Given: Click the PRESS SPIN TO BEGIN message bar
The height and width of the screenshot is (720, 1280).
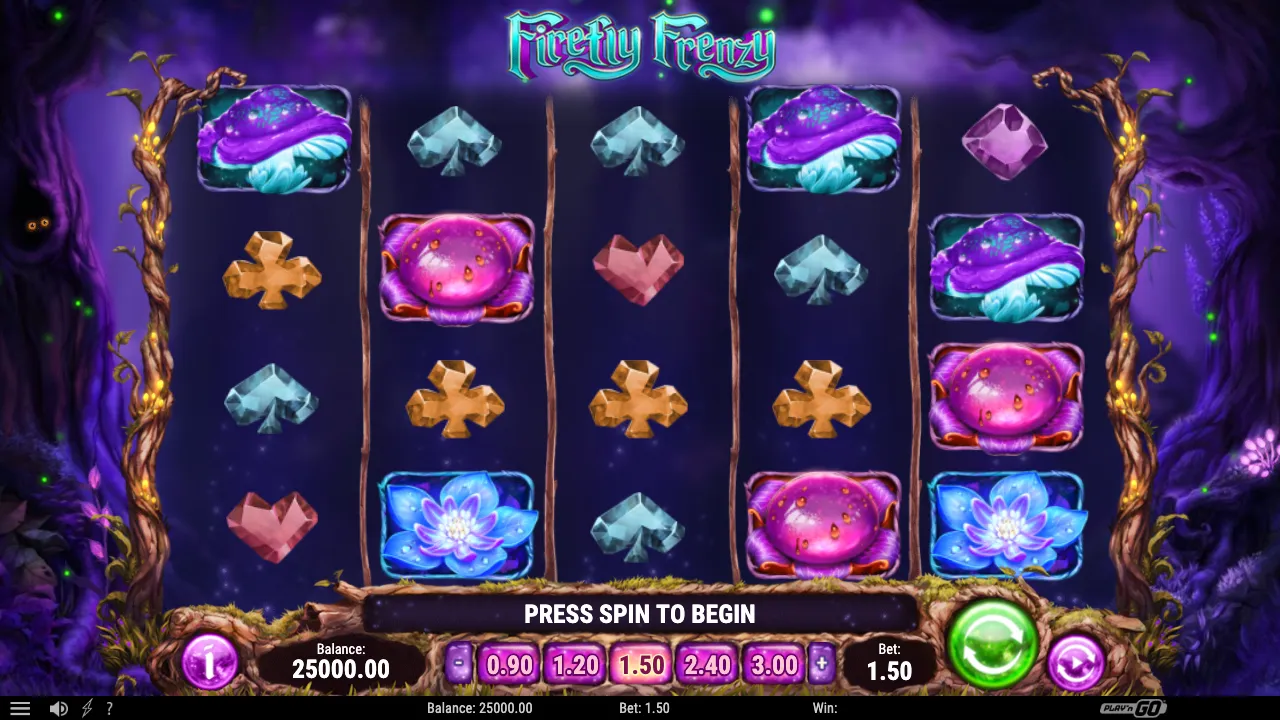Looking at the screenshot, I should [x=640, y=614].
